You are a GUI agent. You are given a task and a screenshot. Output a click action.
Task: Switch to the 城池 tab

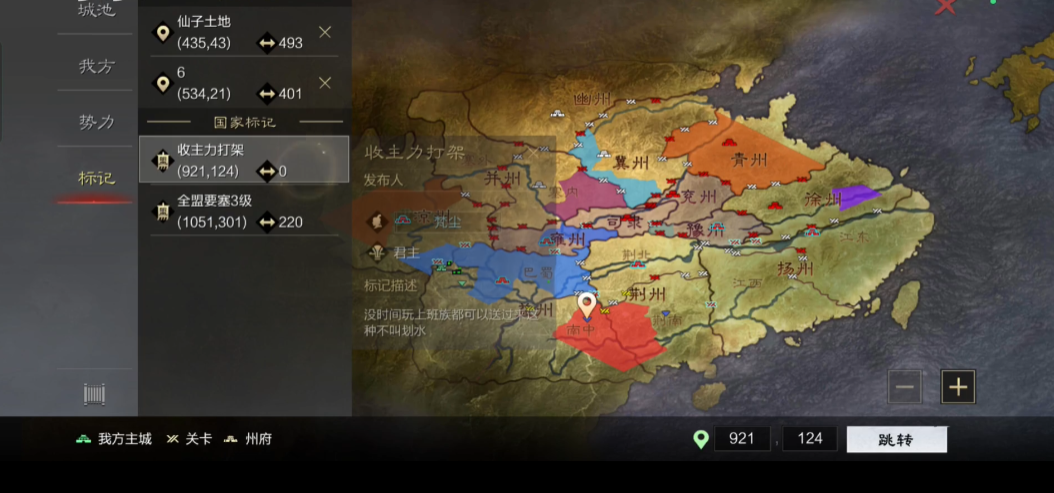pyautogui.click(x=97, y=12)
